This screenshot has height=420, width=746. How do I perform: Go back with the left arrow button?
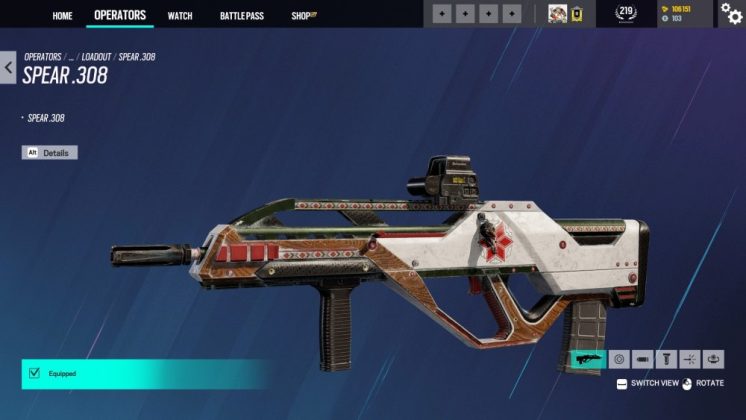coord(8,69)
